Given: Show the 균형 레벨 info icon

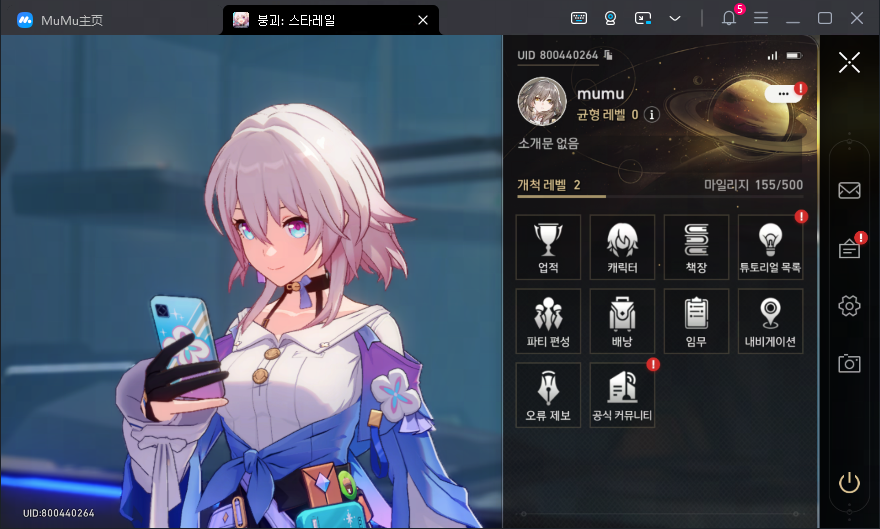Looking at the screenshot, I should [x=652, y=115].
